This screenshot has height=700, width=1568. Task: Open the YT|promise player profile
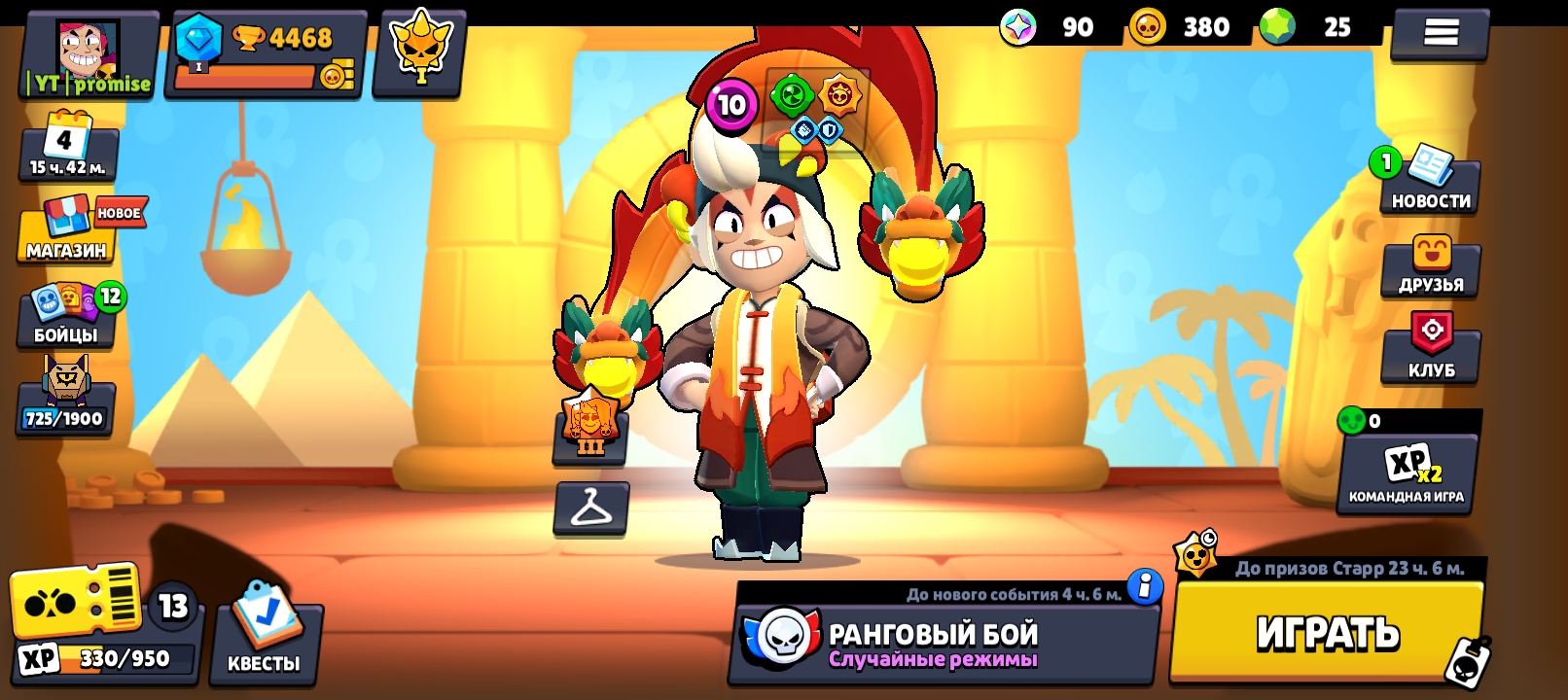(89, 54)
